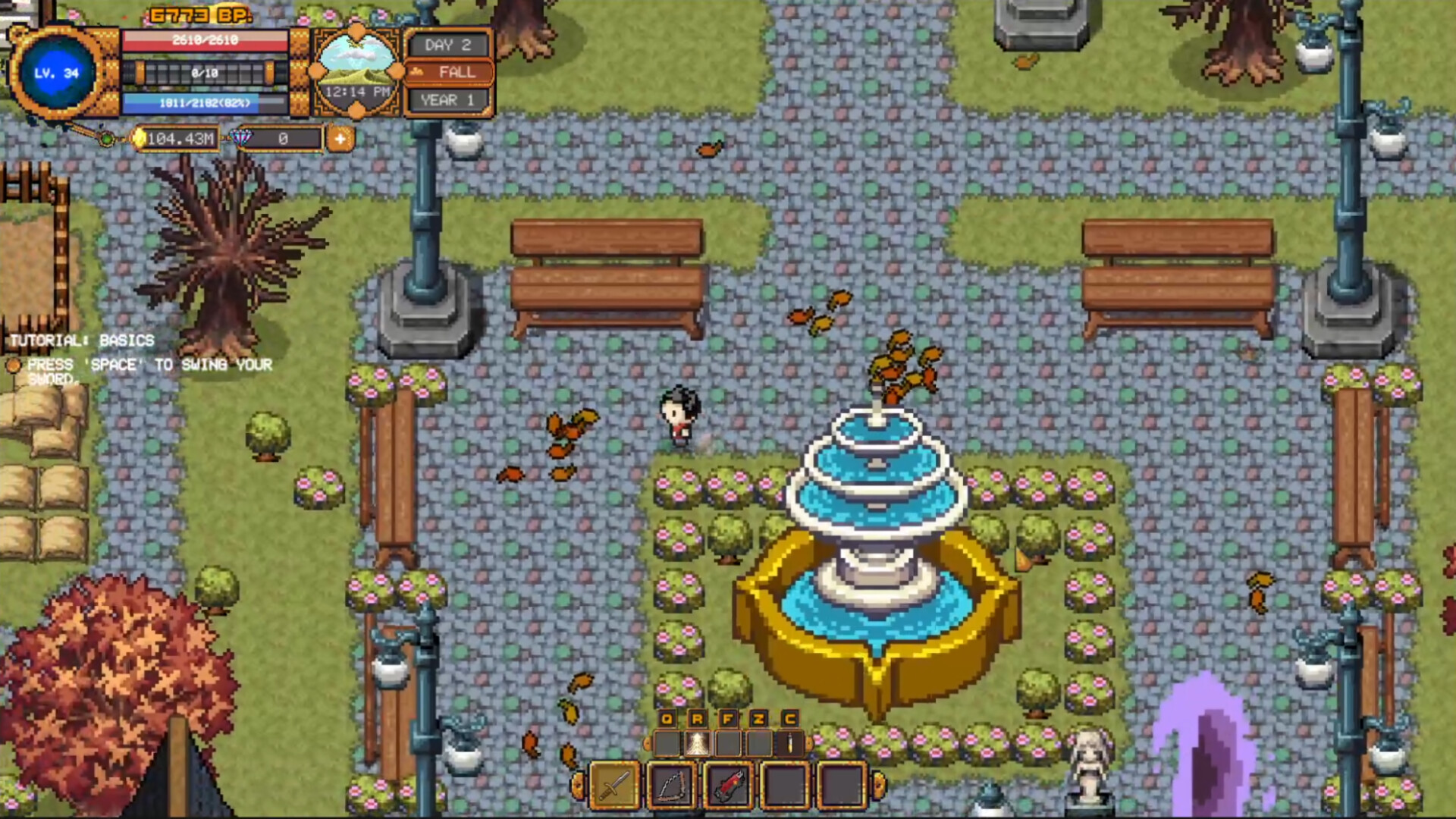Click the empty ability slot Q
The width and height of the screenshot is (1456, 819).
tap(666, 742)
